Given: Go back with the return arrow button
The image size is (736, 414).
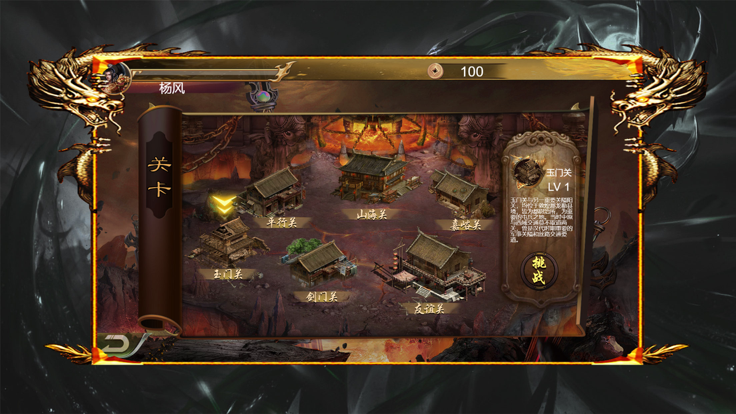Looking at the screenshot, I should coord(117,344).
